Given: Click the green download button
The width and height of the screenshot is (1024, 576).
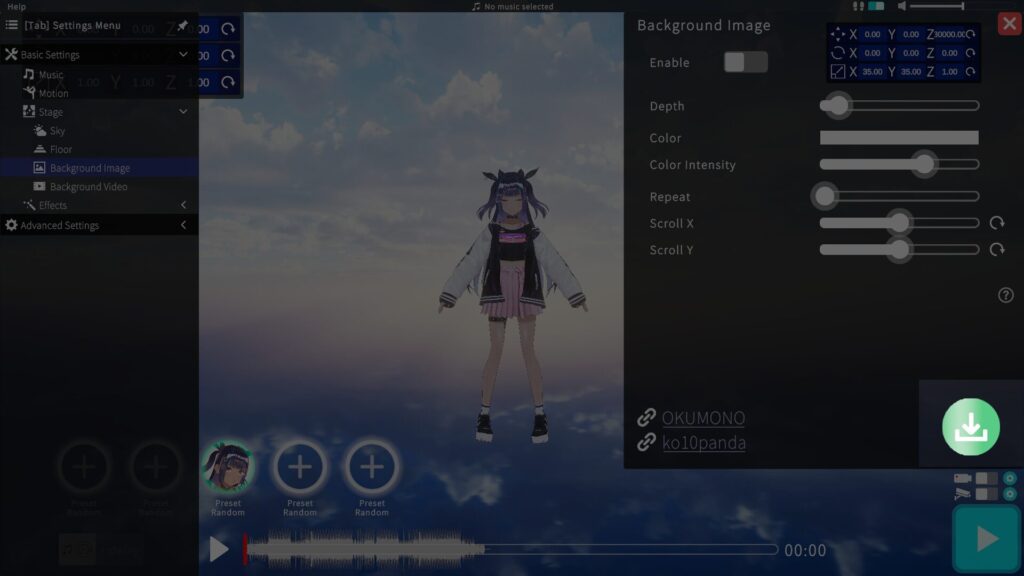Looking at the screenshot, I should [x=970, y=427].
